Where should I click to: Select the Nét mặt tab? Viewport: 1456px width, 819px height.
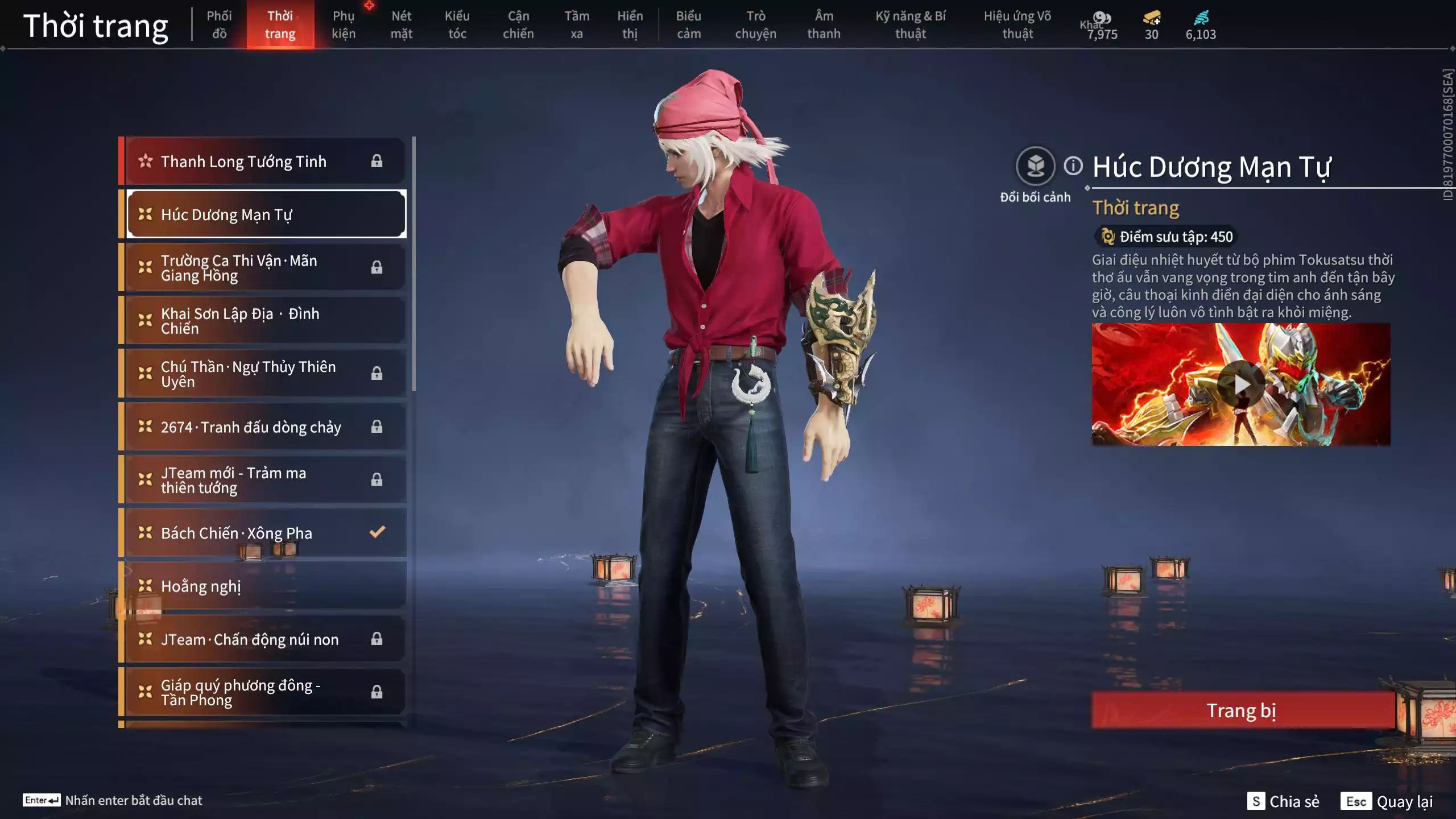(401, 24)
